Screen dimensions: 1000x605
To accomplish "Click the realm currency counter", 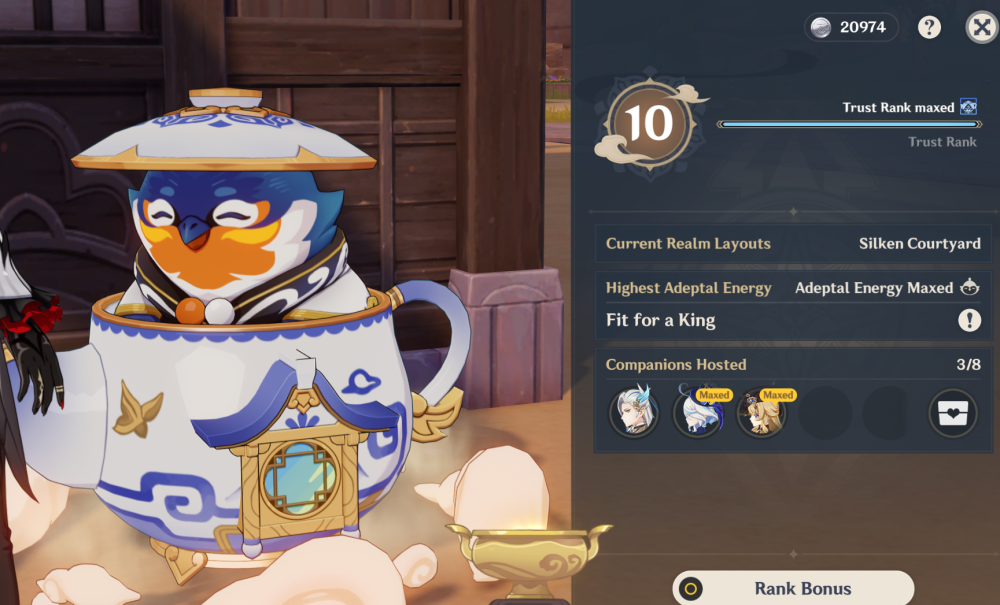I will click(851, 27).
